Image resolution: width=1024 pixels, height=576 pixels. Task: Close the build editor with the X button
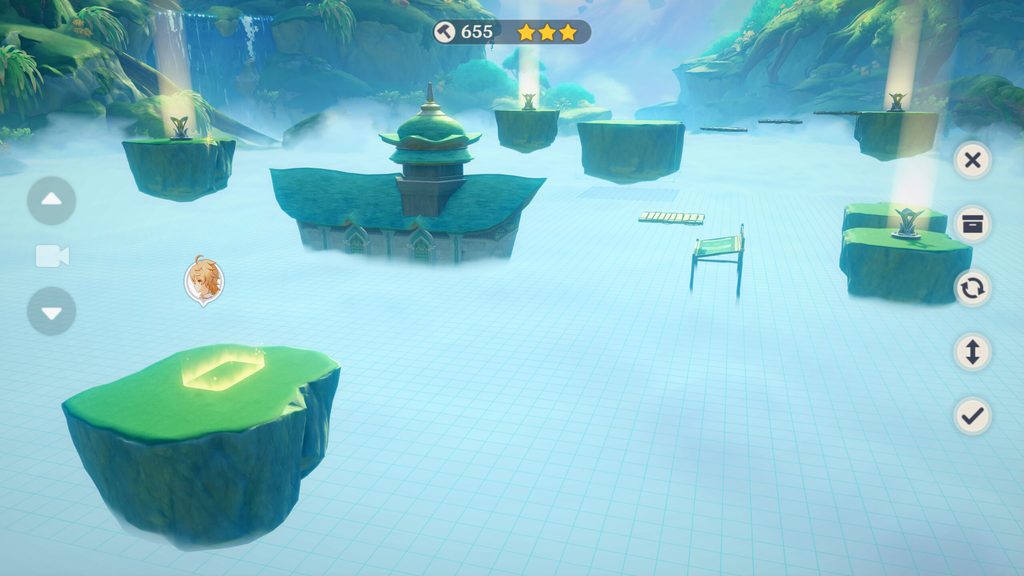[x=972, y=160]
